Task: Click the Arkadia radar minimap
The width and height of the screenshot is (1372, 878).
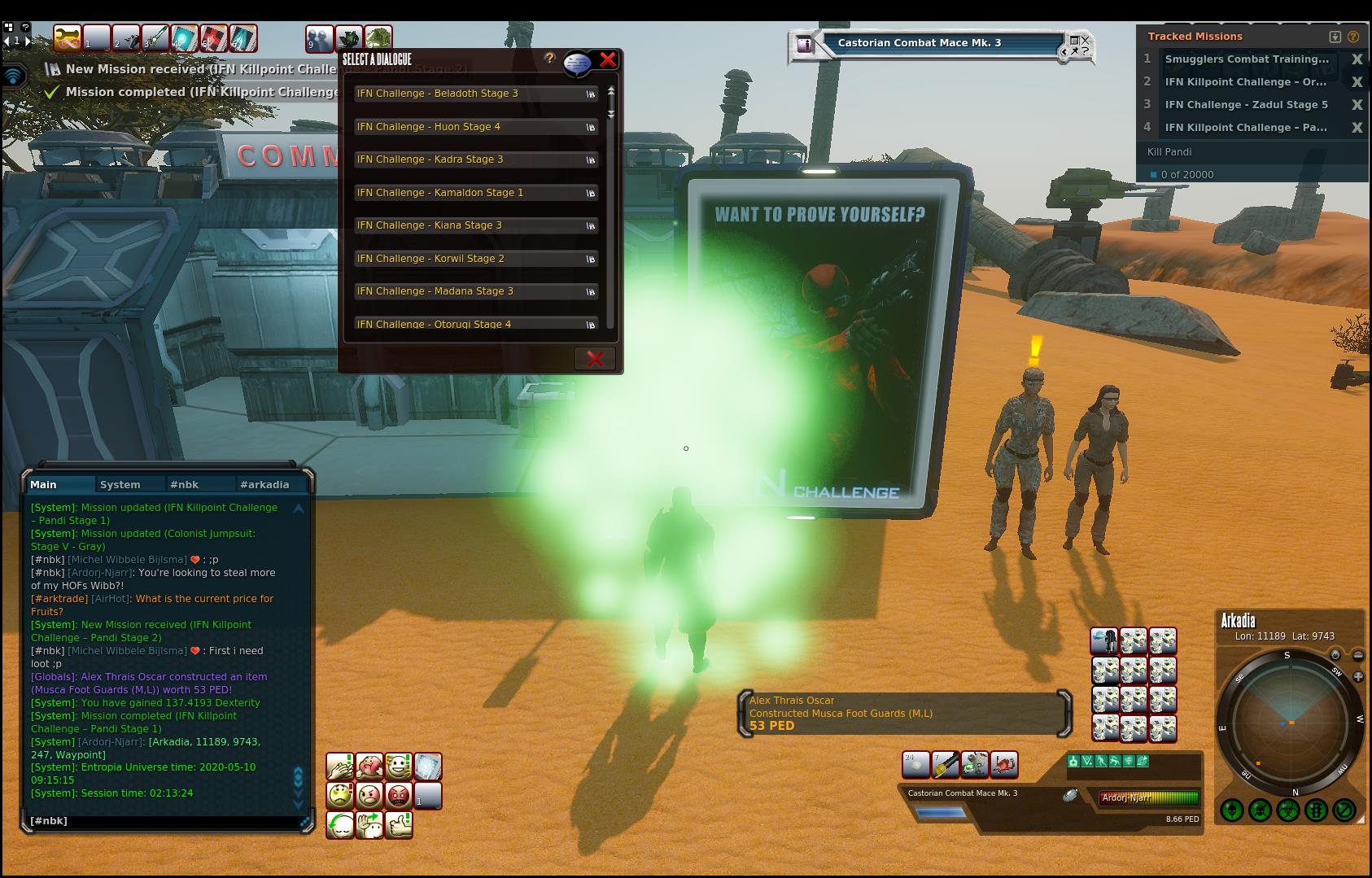Action: pos(1291,722)
